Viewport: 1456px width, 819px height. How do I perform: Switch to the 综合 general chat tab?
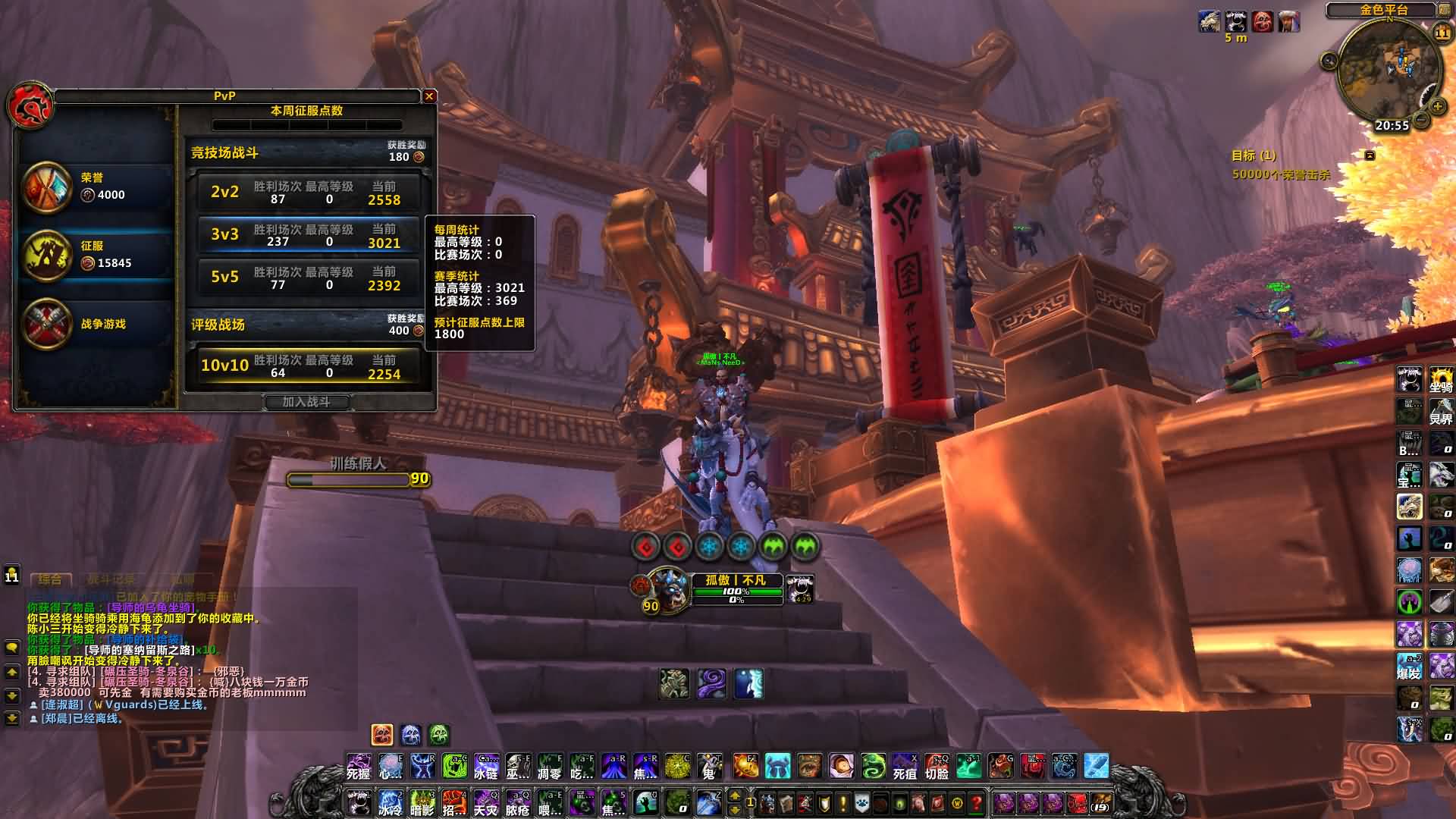pos(50,579)
